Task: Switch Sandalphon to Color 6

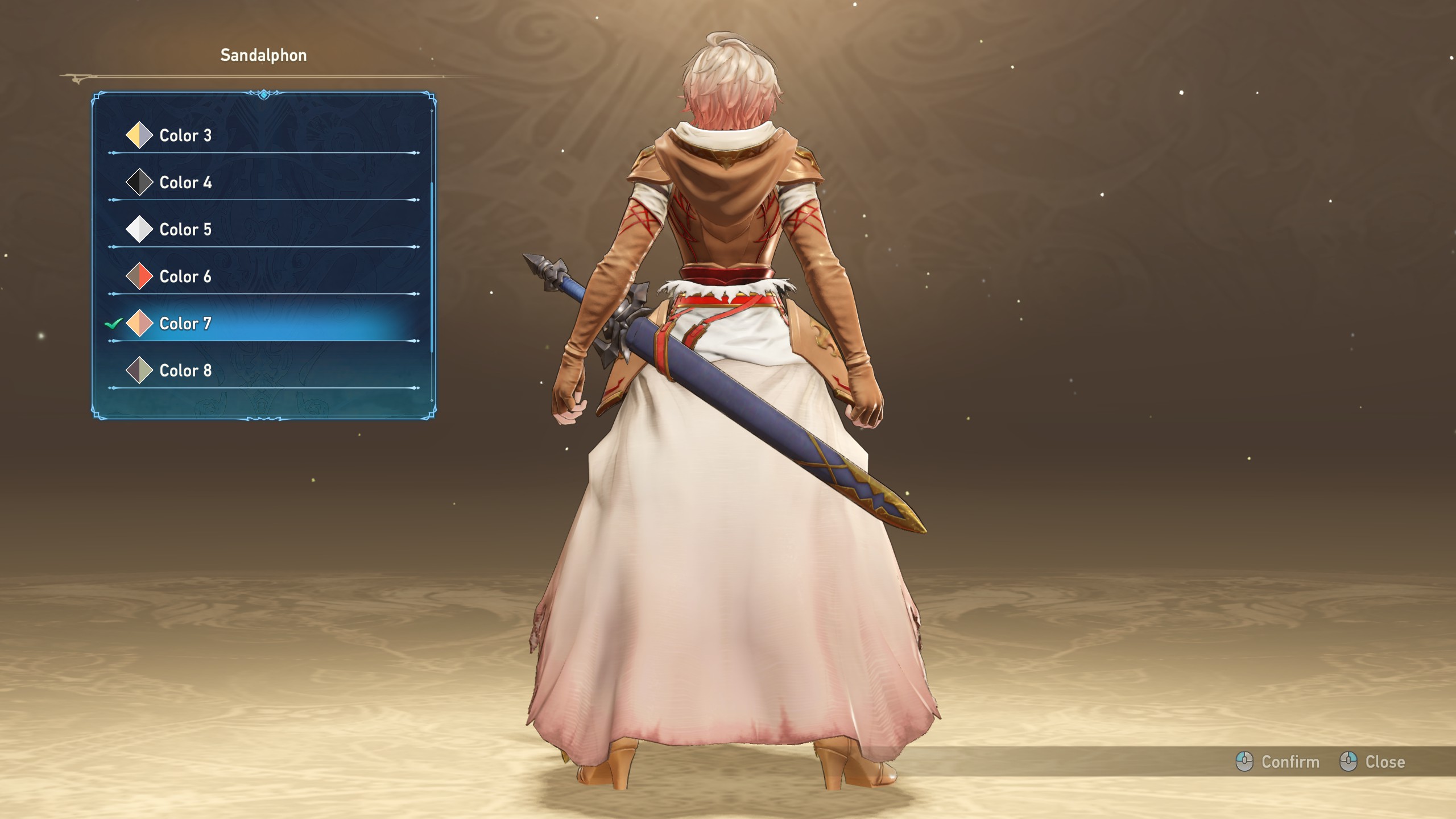Action: (x=185, y=277)
